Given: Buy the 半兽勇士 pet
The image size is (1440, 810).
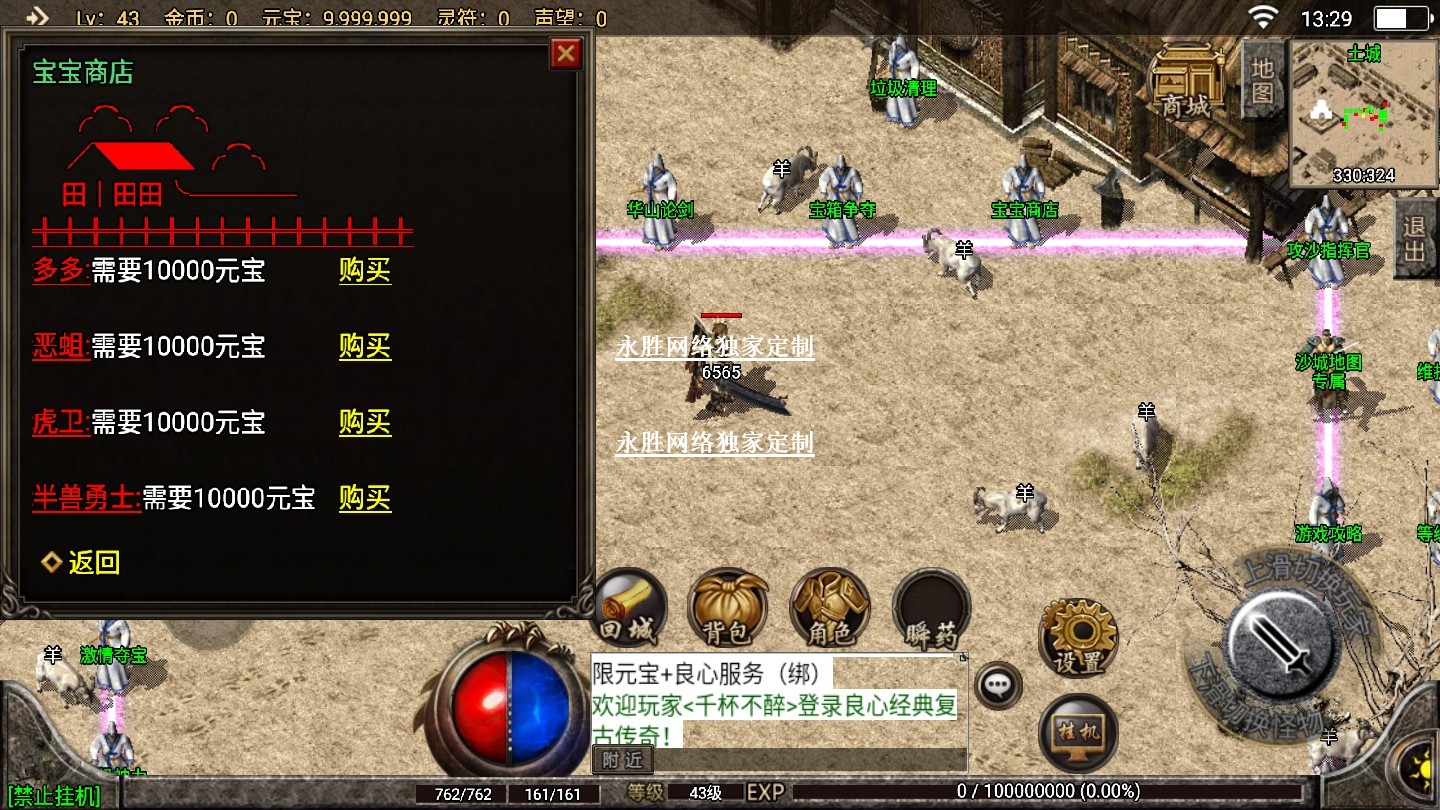Looking at the screenshot, I should (364, 499).
